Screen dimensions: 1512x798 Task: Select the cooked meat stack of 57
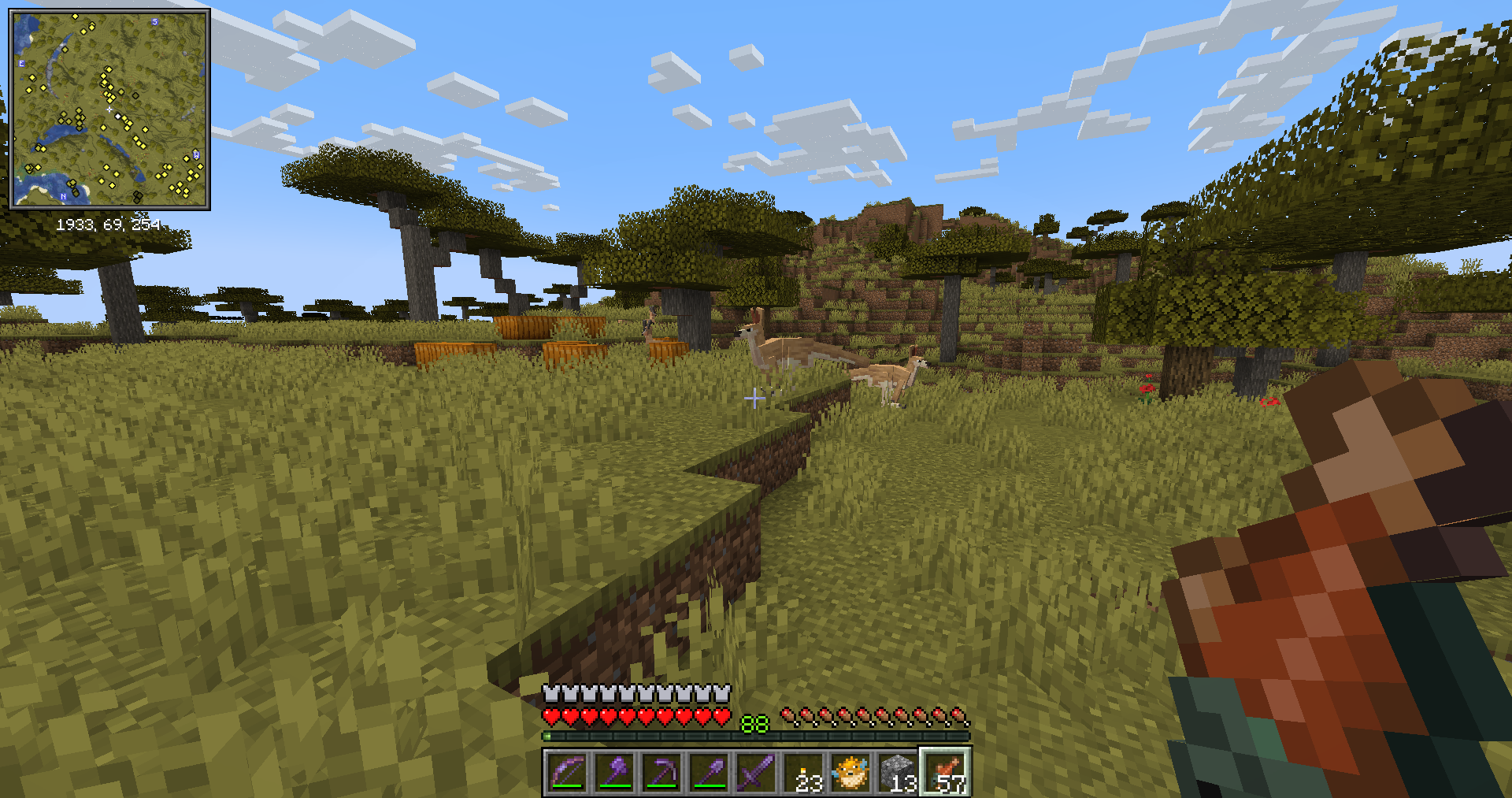point(945,772)
